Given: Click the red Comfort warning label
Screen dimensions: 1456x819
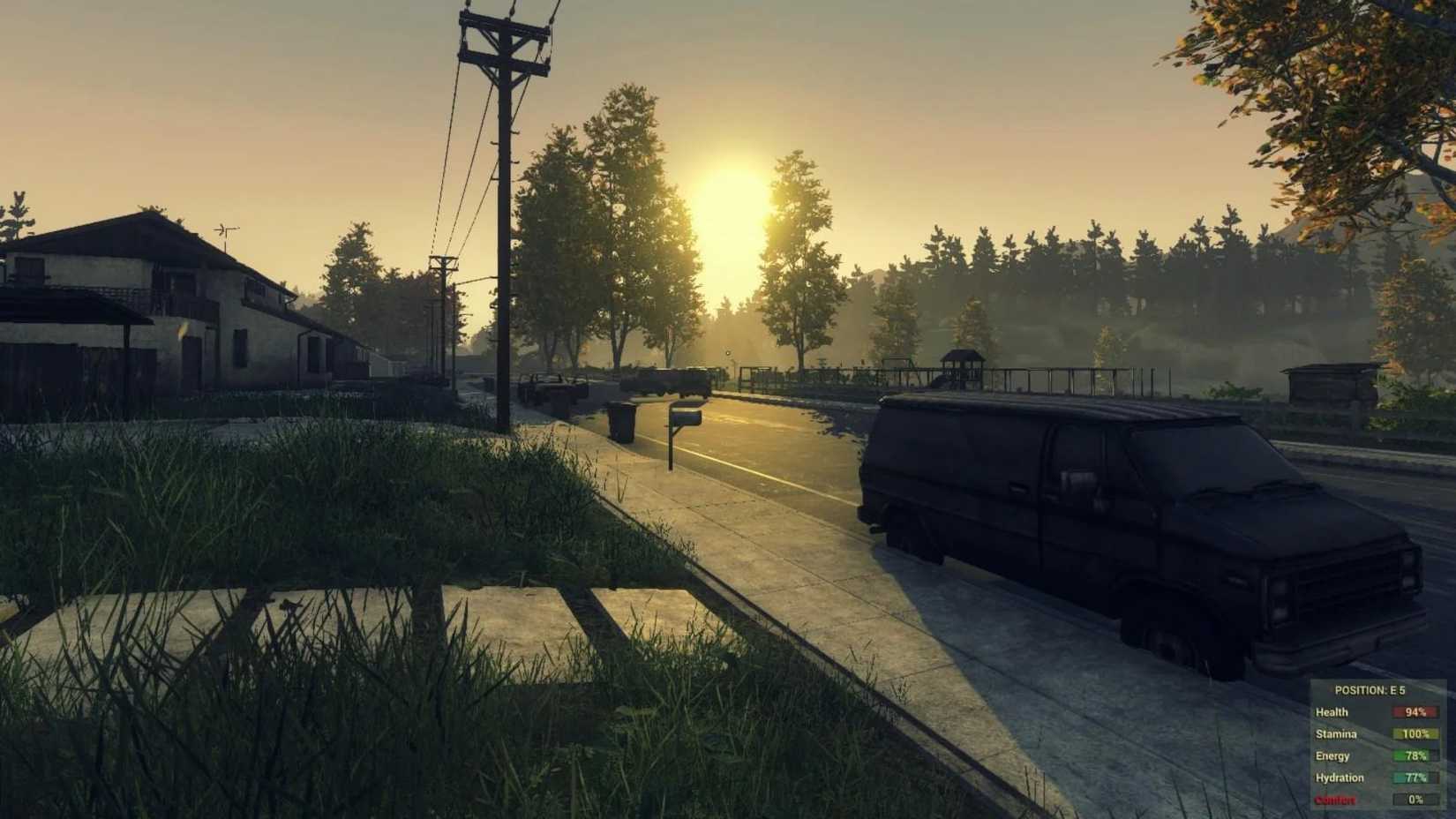Looking at the screenshot, I should 1336,800.
